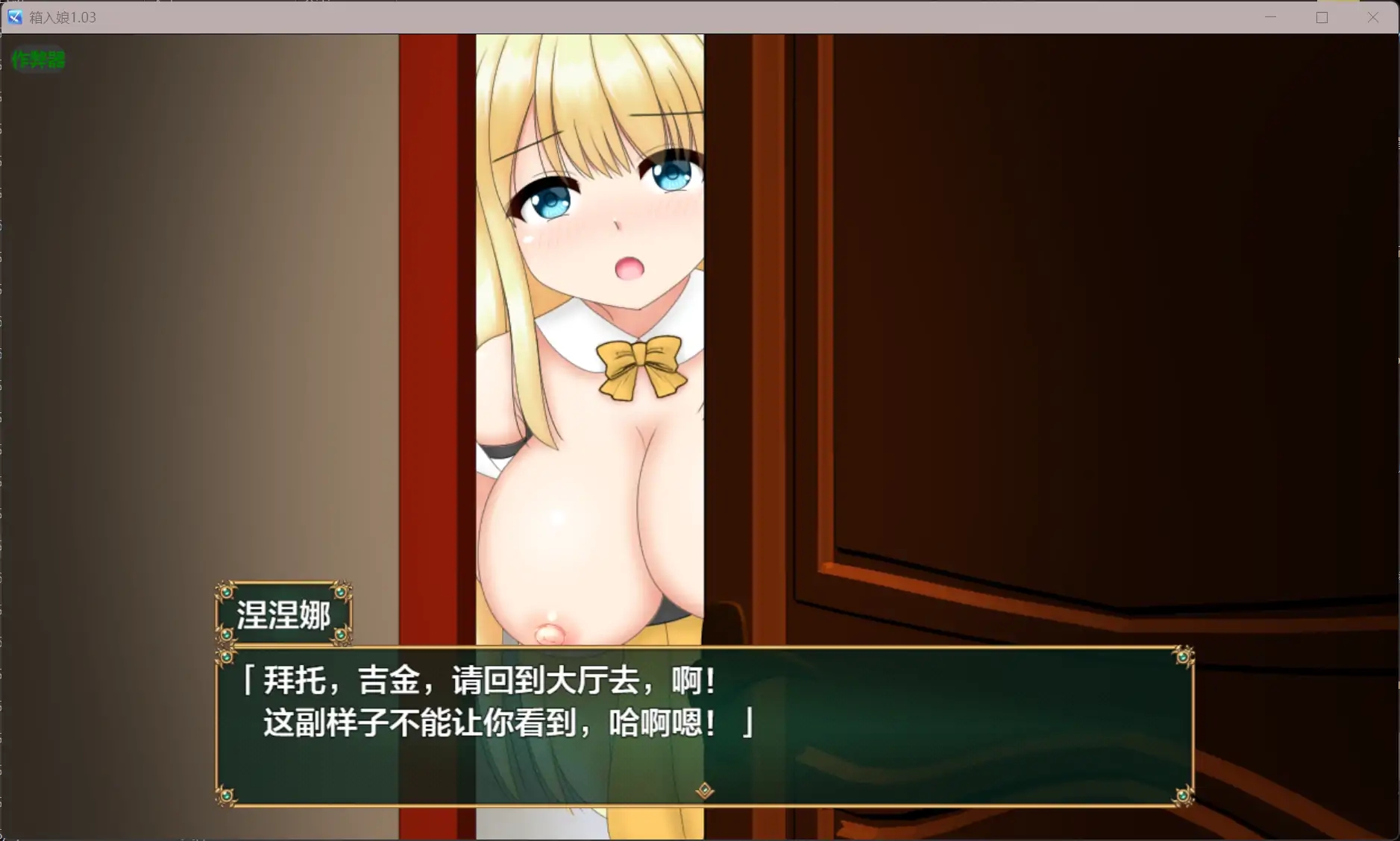This screenshot has height=841, width=1400.
Task: Advance dialogue by clicking the message box
Action: click(x=701, y=727)
